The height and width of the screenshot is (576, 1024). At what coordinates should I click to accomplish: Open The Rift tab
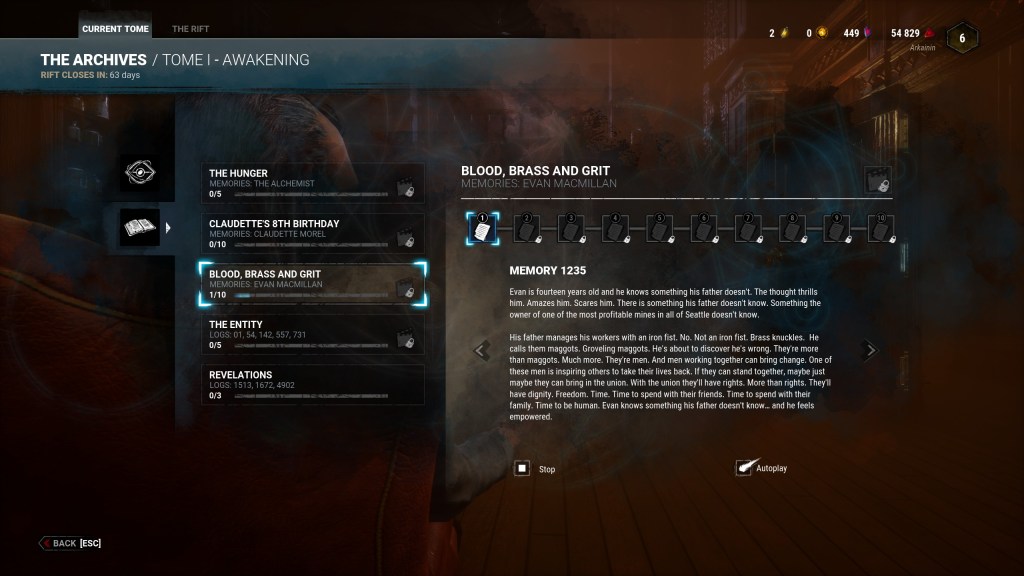pos(190,29)
